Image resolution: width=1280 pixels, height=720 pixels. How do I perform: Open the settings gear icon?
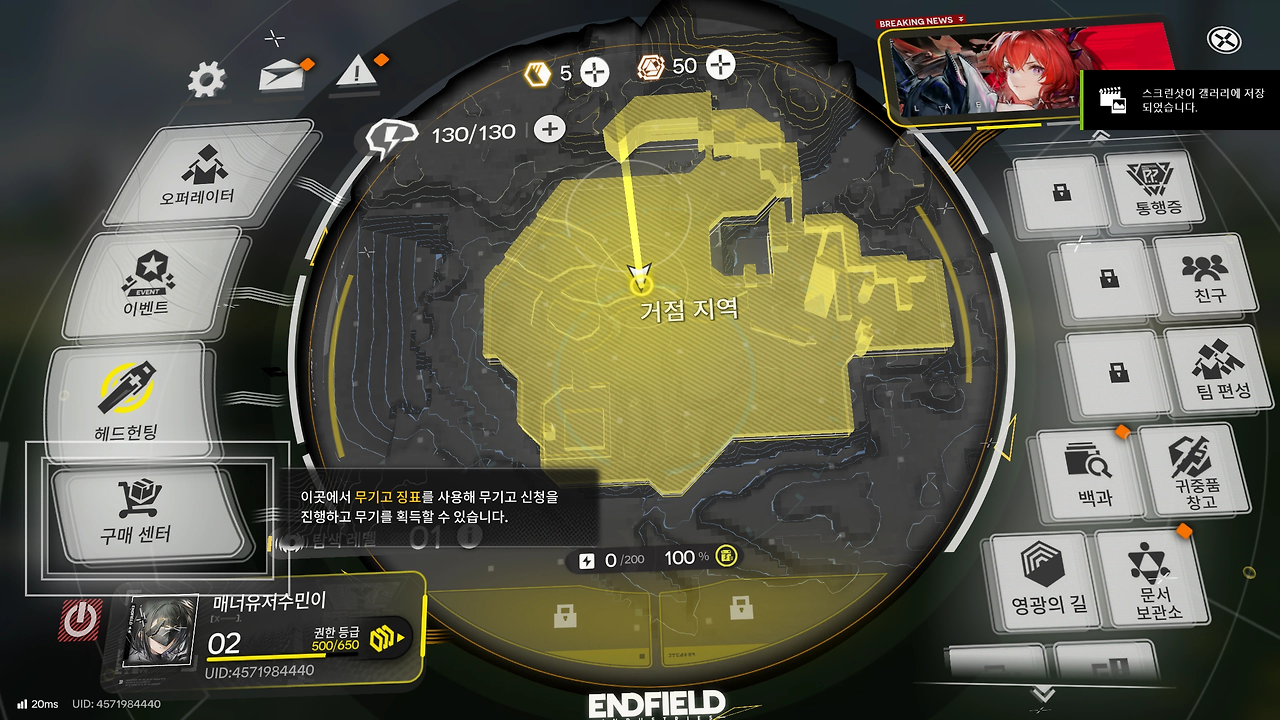tap(206, 79)
